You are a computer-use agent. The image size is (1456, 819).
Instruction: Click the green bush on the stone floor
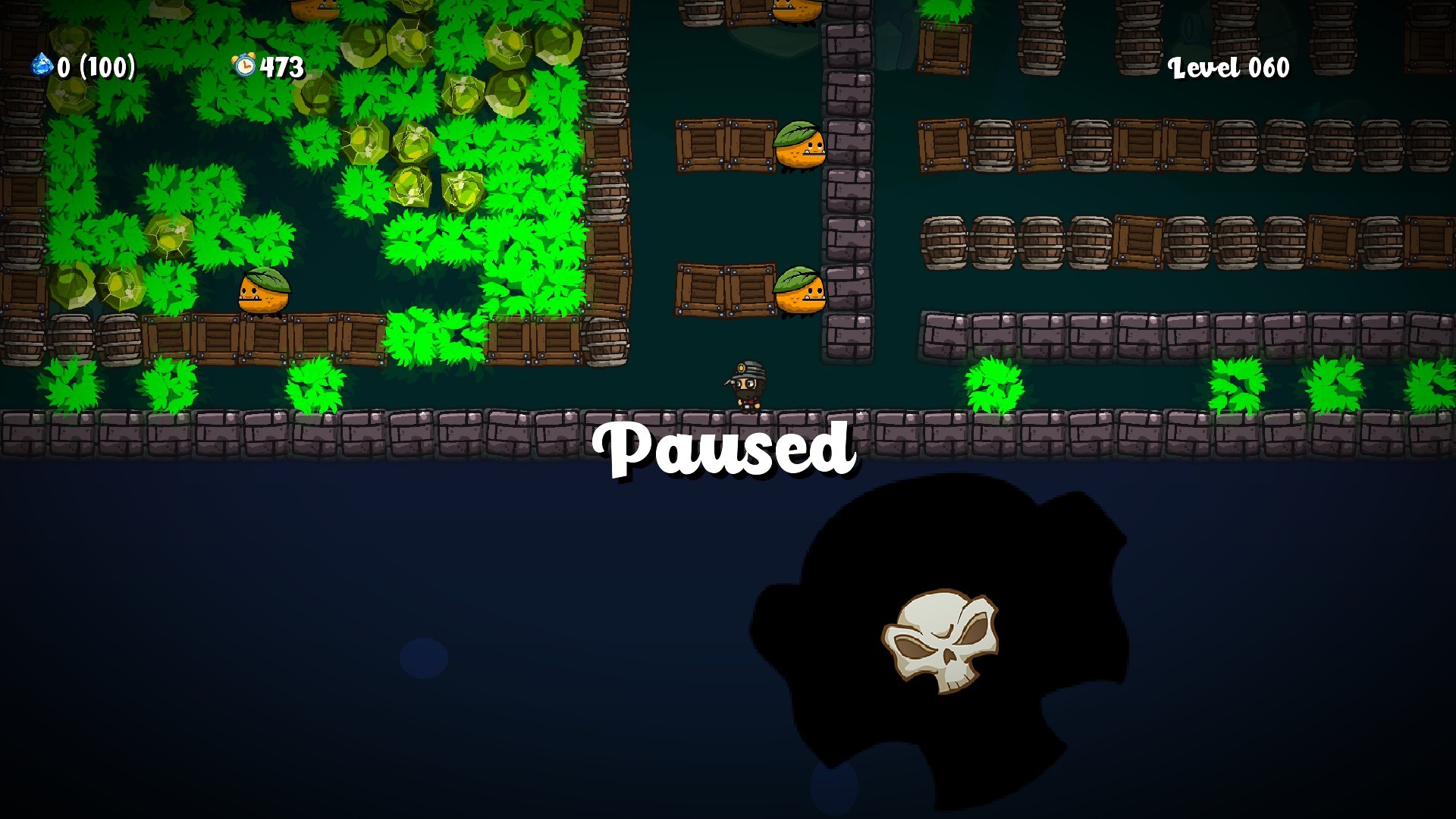[993, 383]
